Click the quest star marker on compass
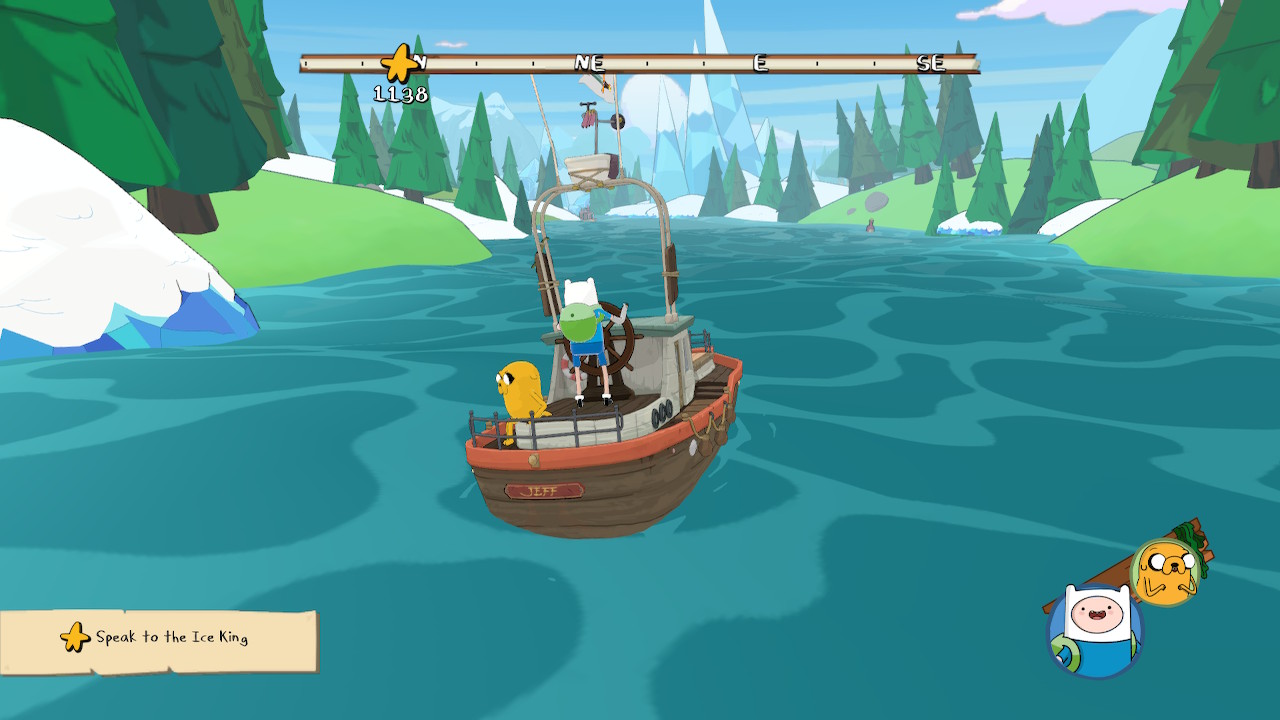This screenshot has height=720, width=1280. tap(399, 64)
